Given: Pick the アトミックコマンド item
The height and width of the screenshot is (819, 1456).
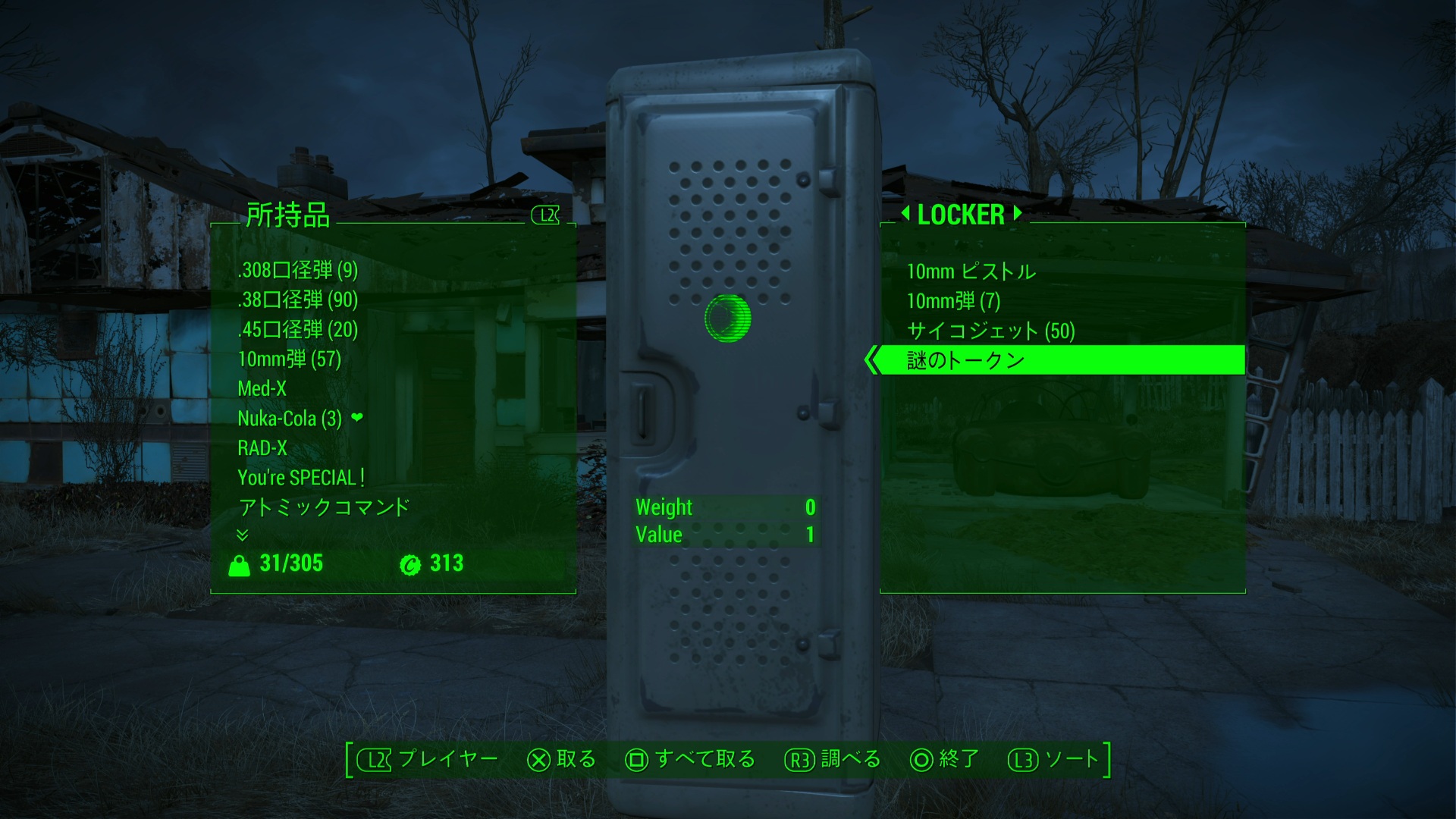Looking at the screenshot, I should click(x=324, y=507).
